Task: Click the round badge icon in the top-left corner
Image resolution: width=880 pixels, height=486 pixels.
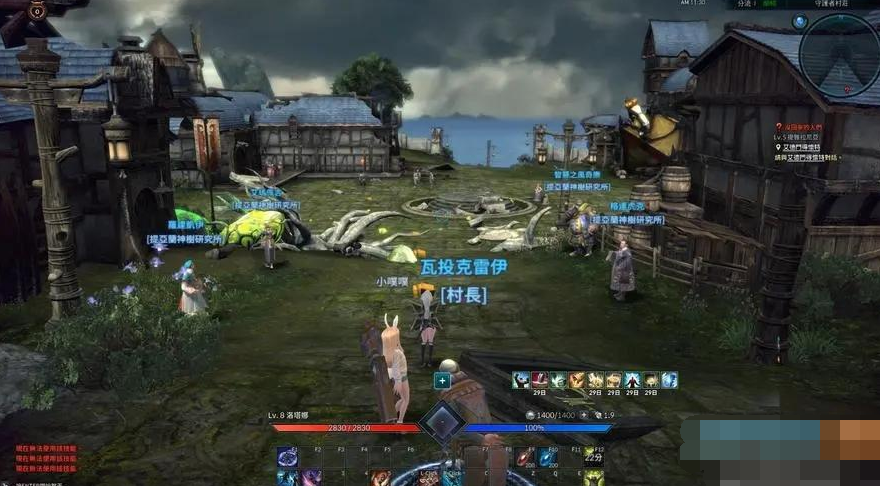Action: coord(38,11)
